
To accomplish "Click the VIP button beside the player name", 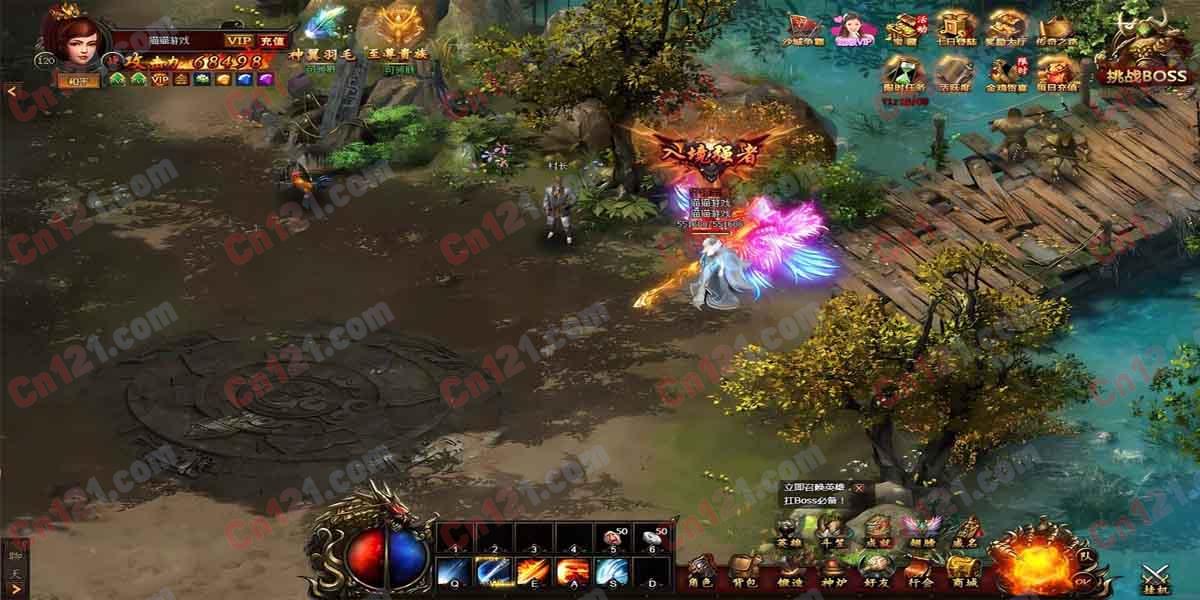I will click(x=238, y=40).
